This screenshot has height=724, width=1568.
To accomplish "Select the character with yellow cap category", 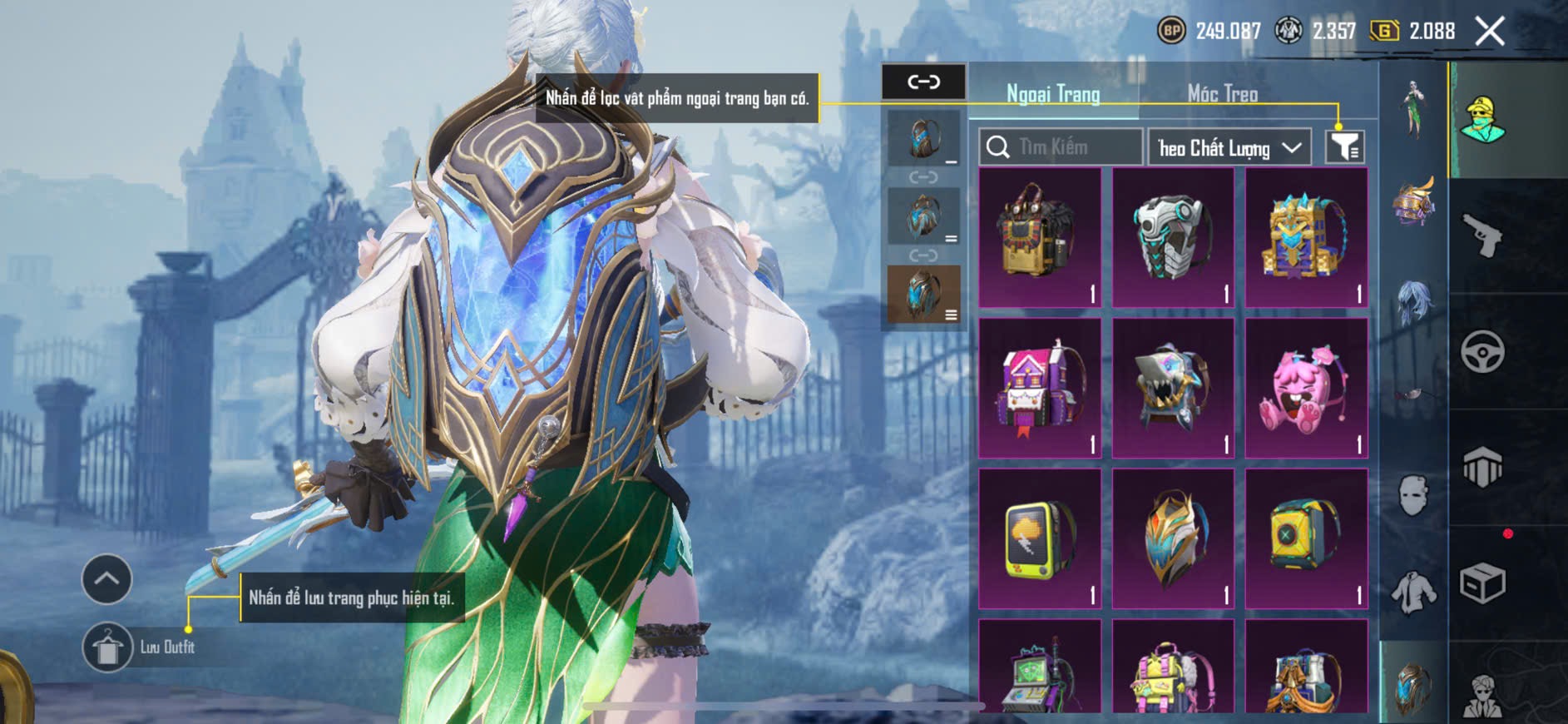I will tap(1482, 121).
